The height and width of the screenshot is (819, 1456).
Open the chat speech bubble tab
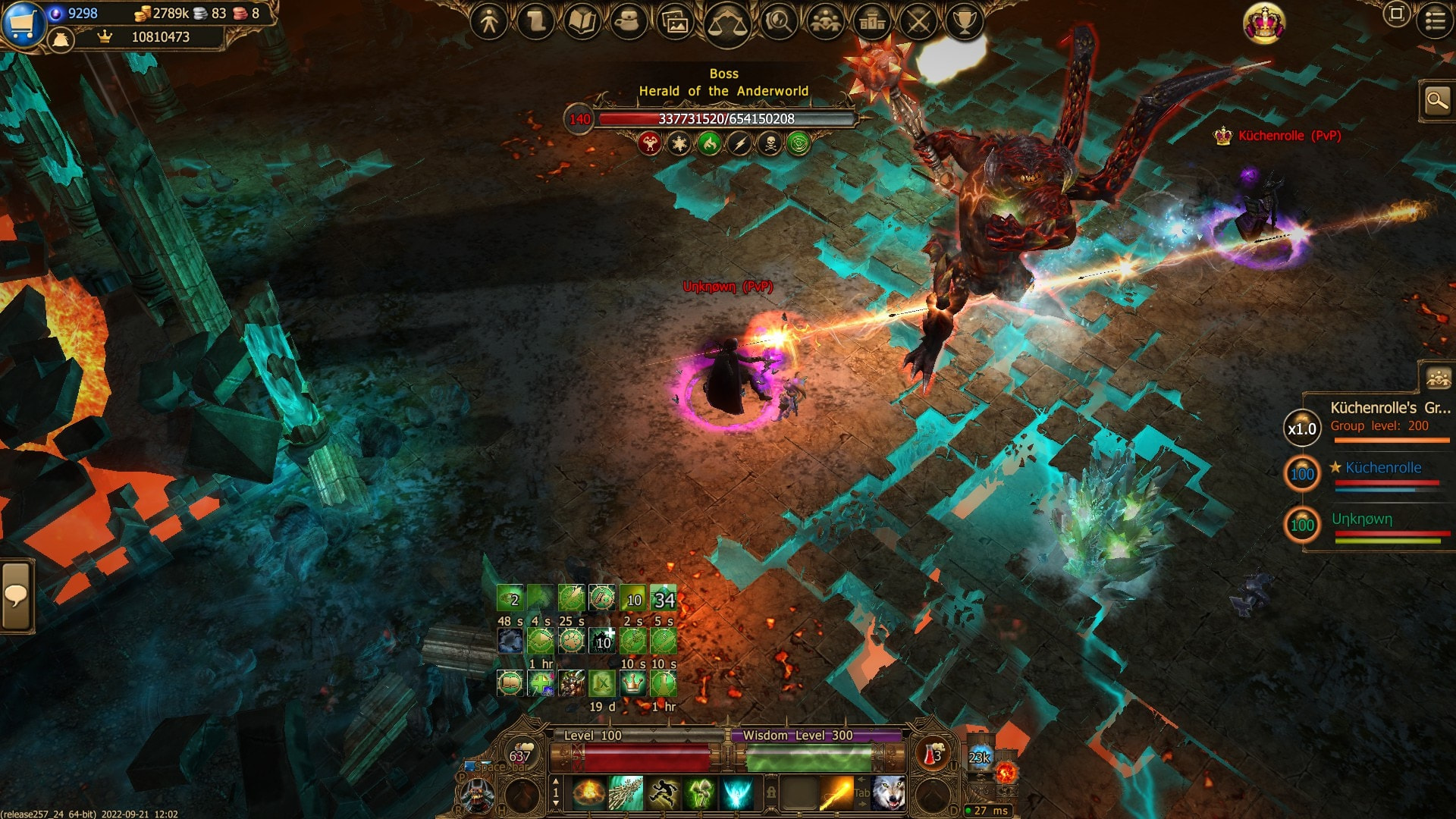click(x=16, y=596)
